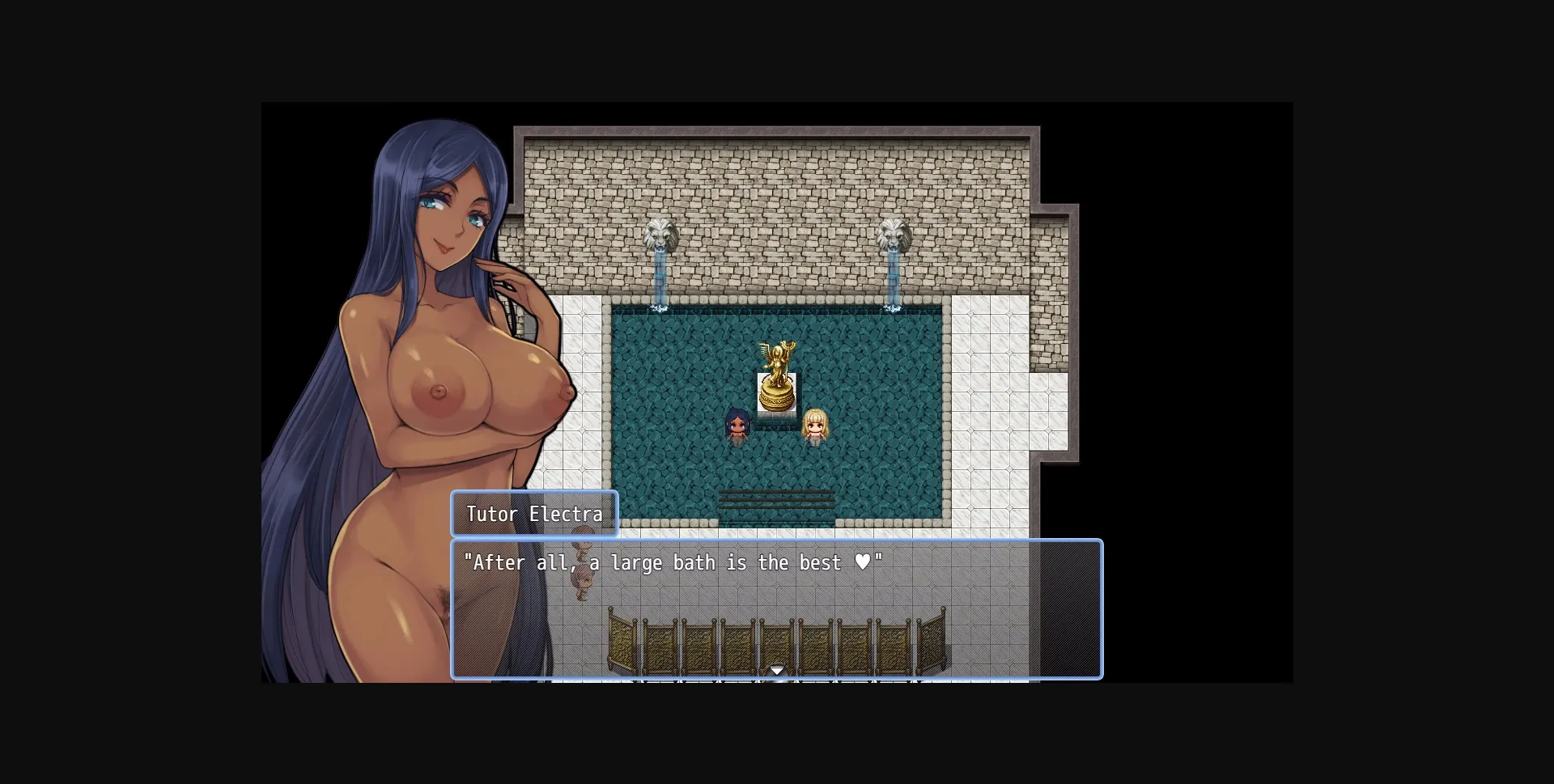Click the bath steps to reveal more area

coord(776,500)
